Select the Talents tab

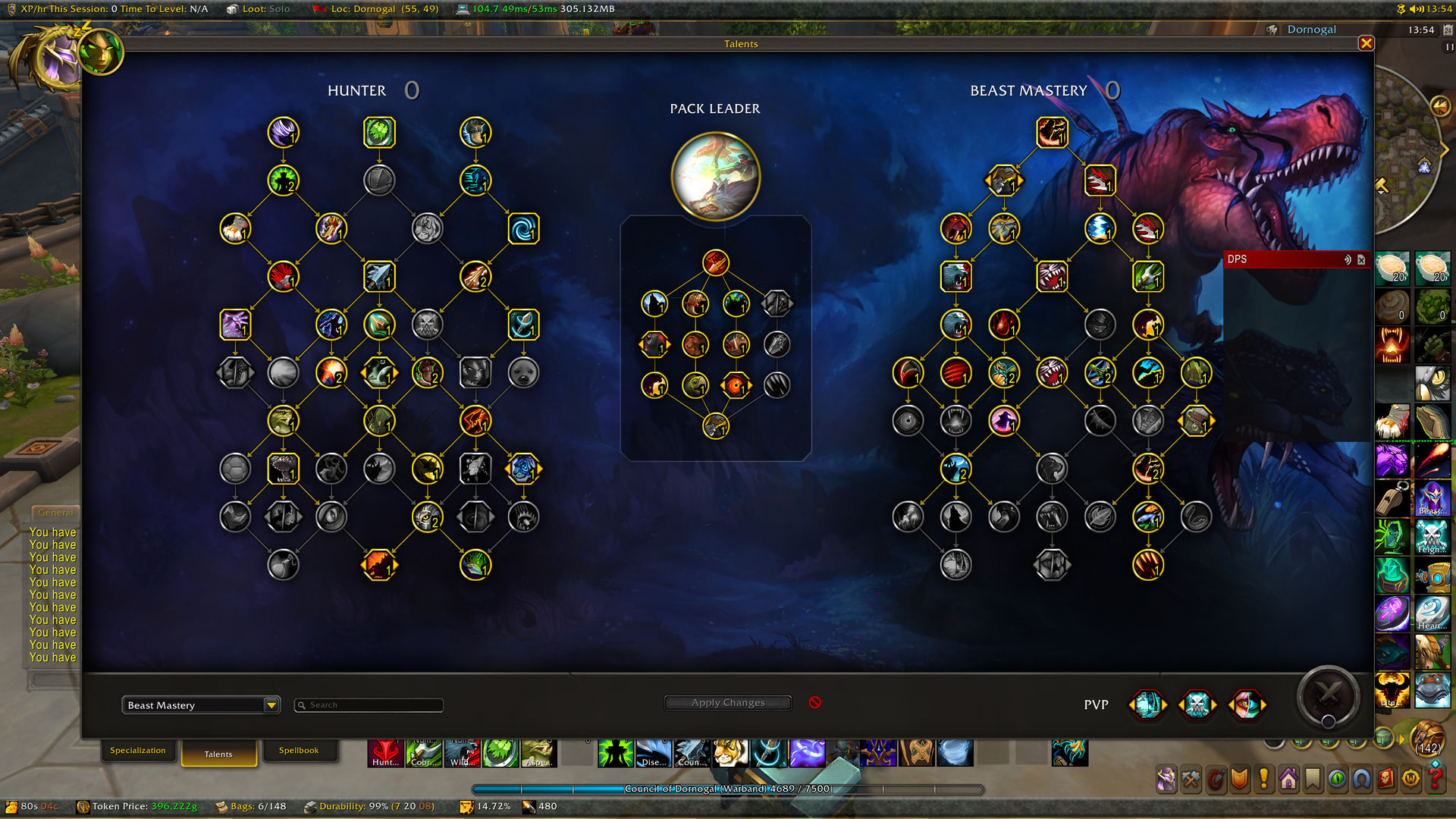218,754
